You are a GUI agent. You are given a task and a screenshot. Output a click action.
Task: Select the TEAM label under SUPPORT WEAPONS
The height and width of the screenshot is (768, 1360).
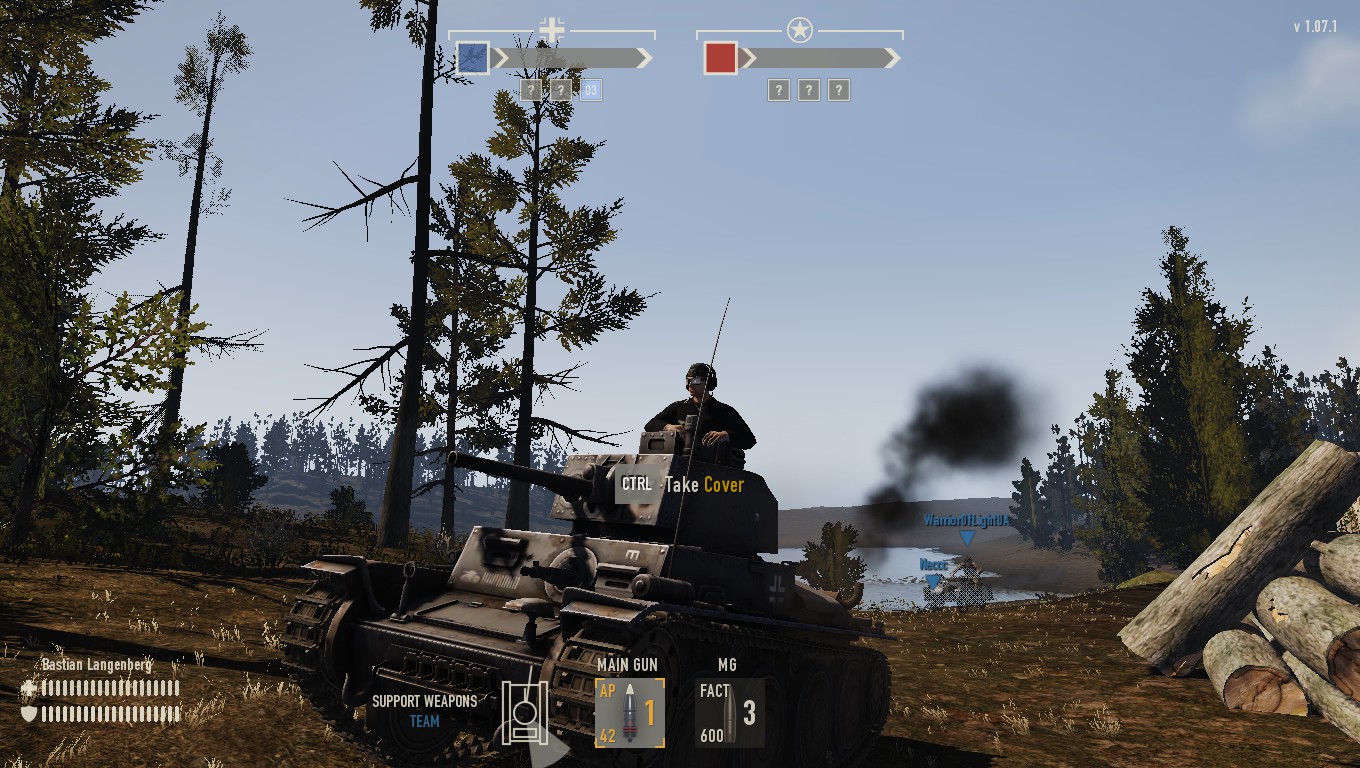click(x=423, y=721)
